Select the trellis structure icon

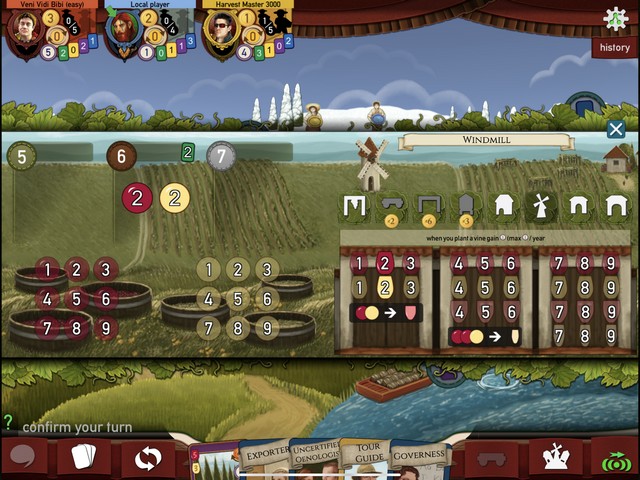pyautogui.click(x=353, y=206)
